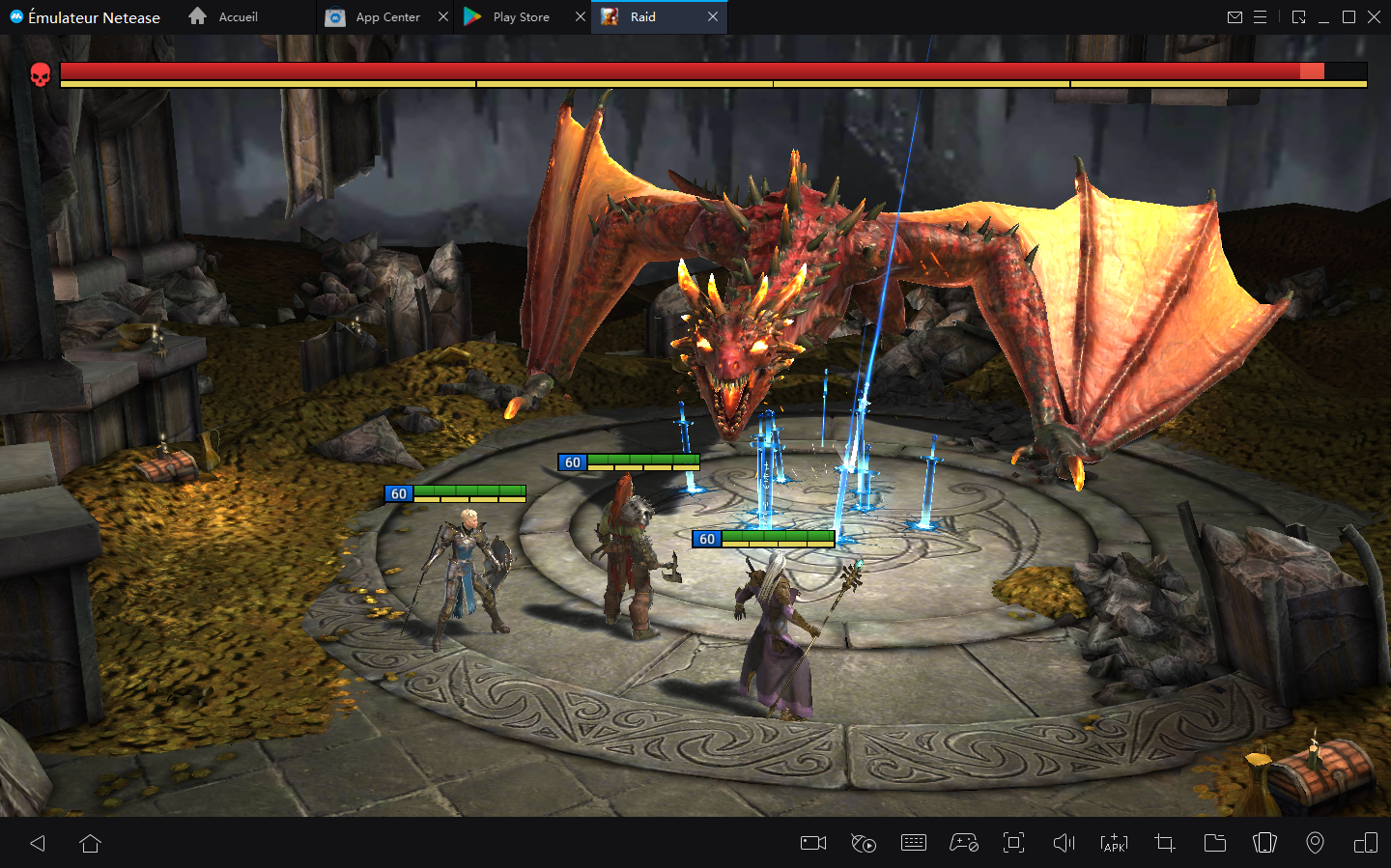Open the shared folder icon
Image resolution: width=1391 pixels, height=868 pixels.
point(1214,843)
